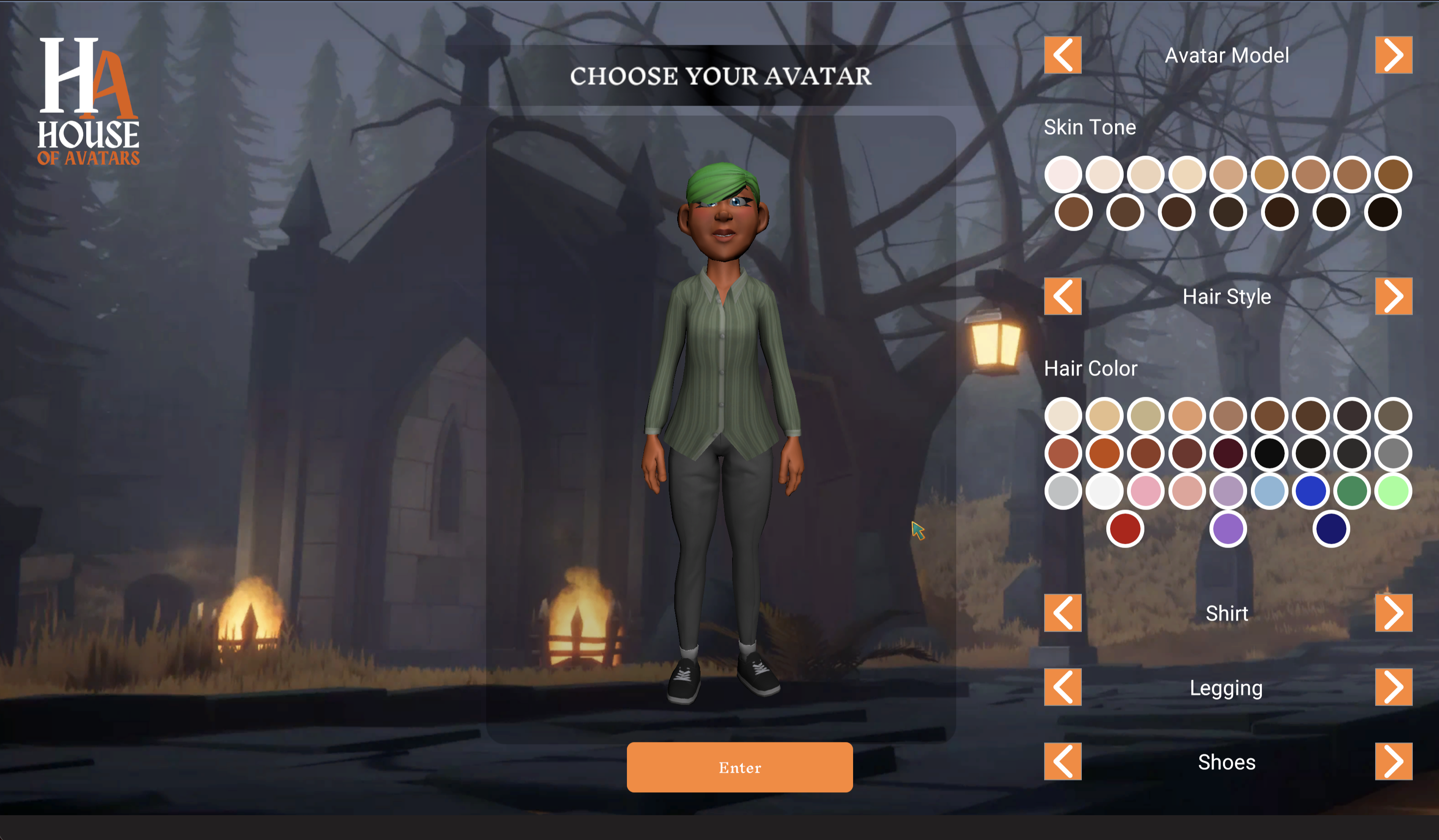
Task: Advance to the next Hair Style
Action: [x=1394, y=296]
